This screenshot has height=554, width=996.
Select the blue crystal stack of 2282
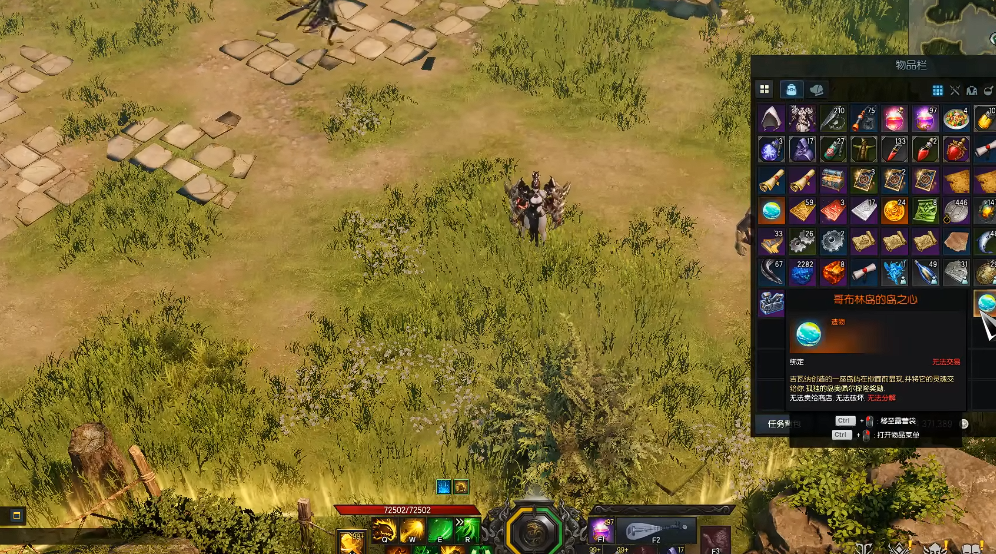coord(803,272)
